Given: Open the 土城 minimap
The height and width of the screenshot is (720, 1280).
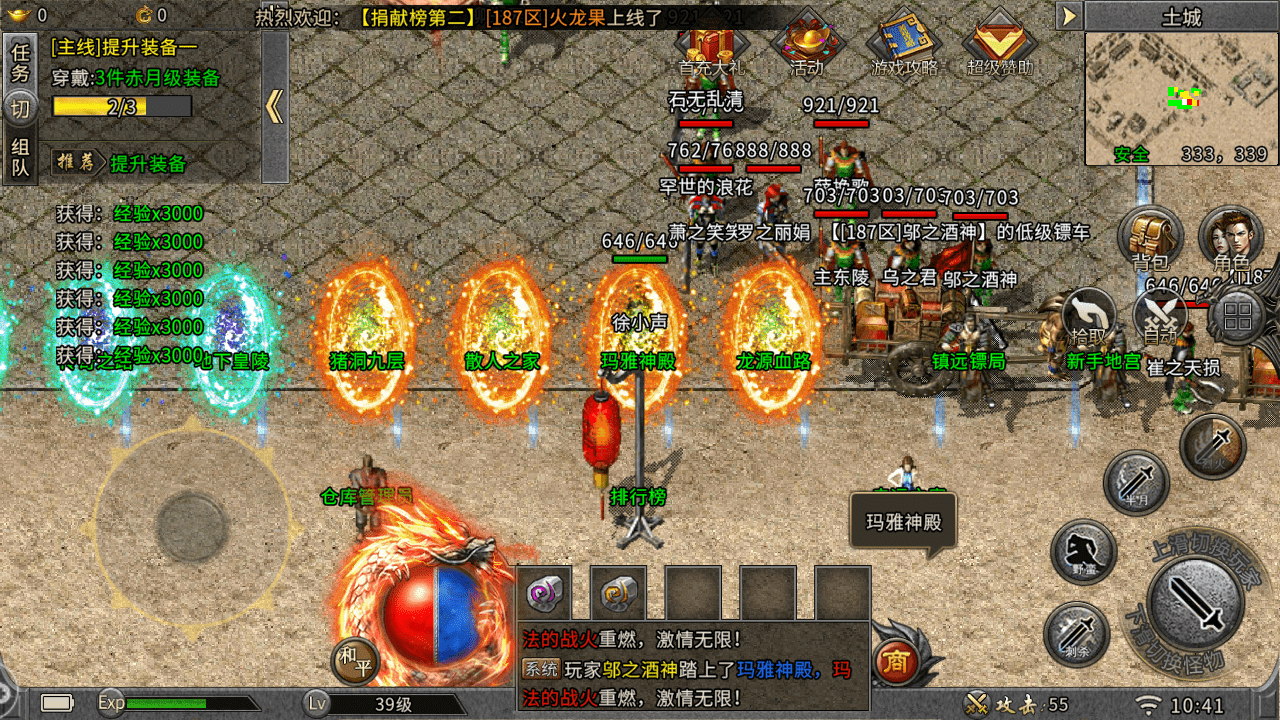Looking at the screenshot, I should coord(1181,98).
